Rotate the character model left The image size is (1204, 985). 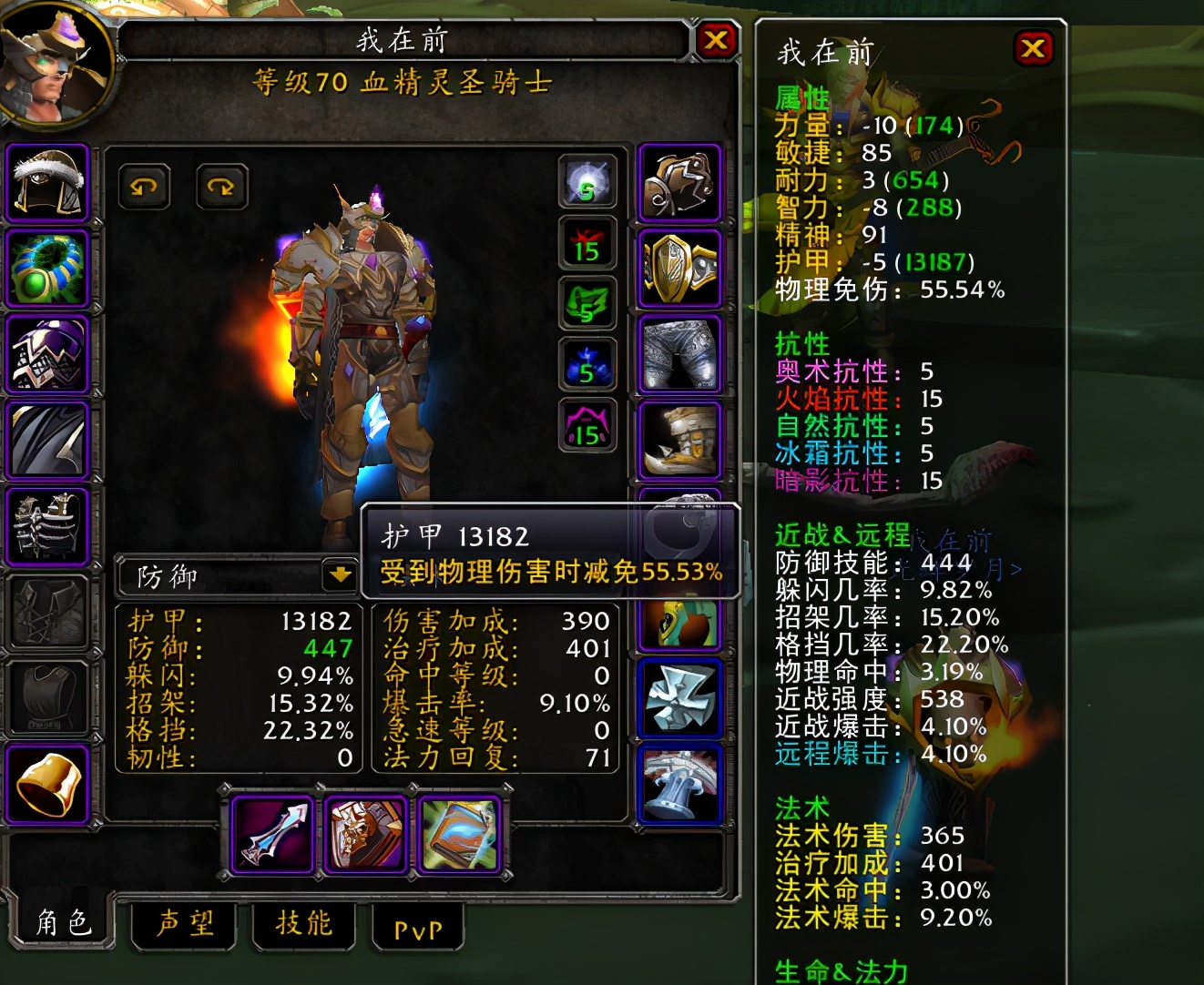tap(144, 187)
